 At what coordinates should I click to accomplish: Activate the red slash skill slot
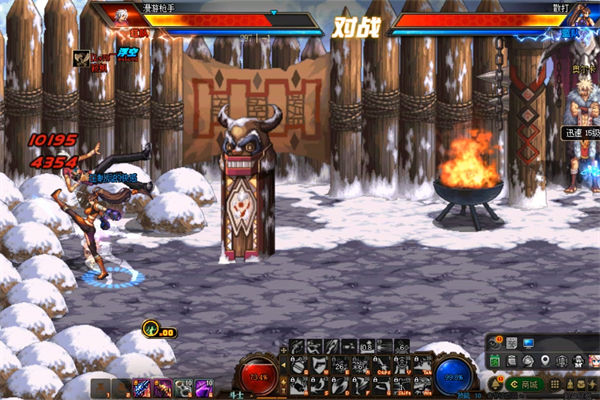(x=142, y=388)
